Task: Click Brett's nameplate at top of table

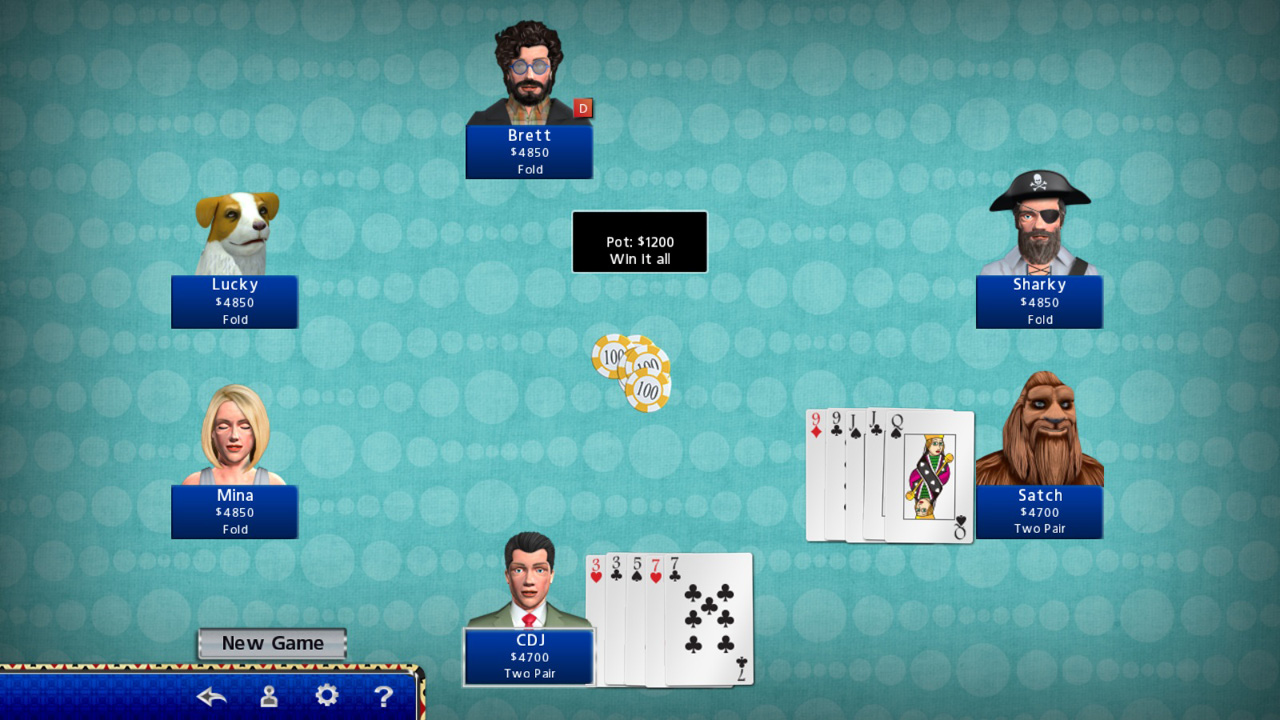Action: coord(529,151)
